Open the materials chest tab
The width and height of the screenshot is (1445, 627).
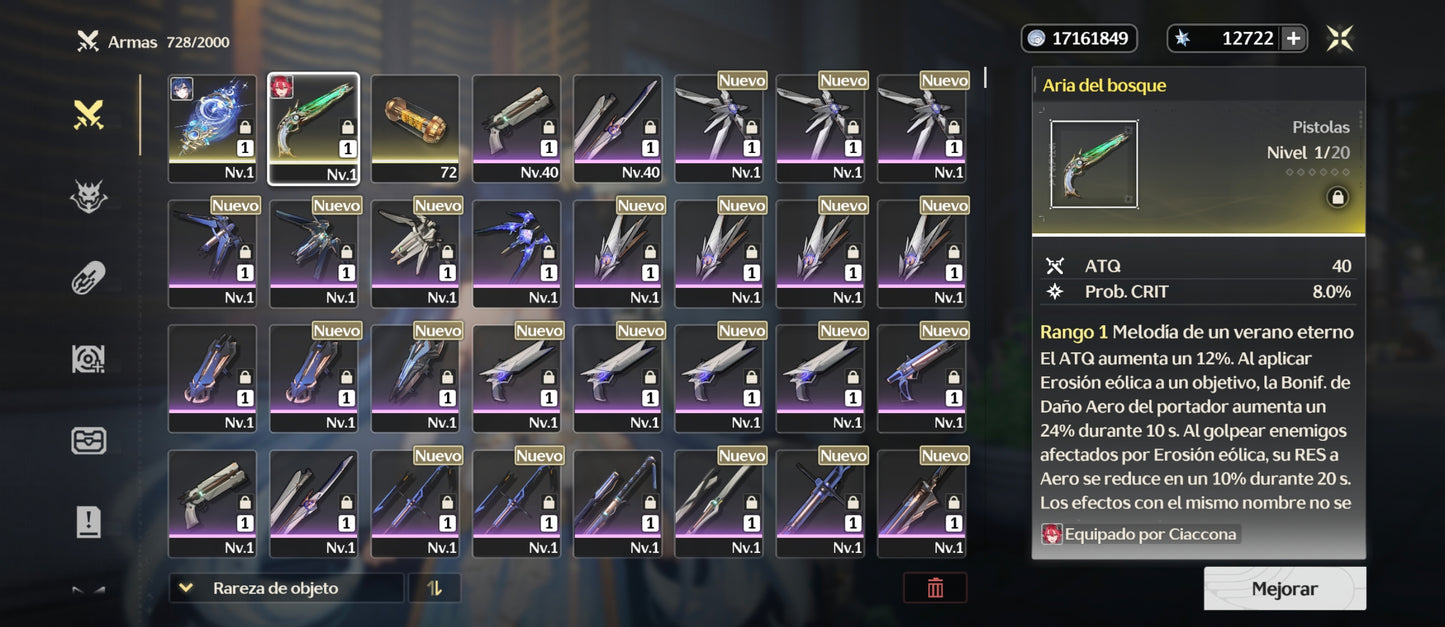click(89, 440)
